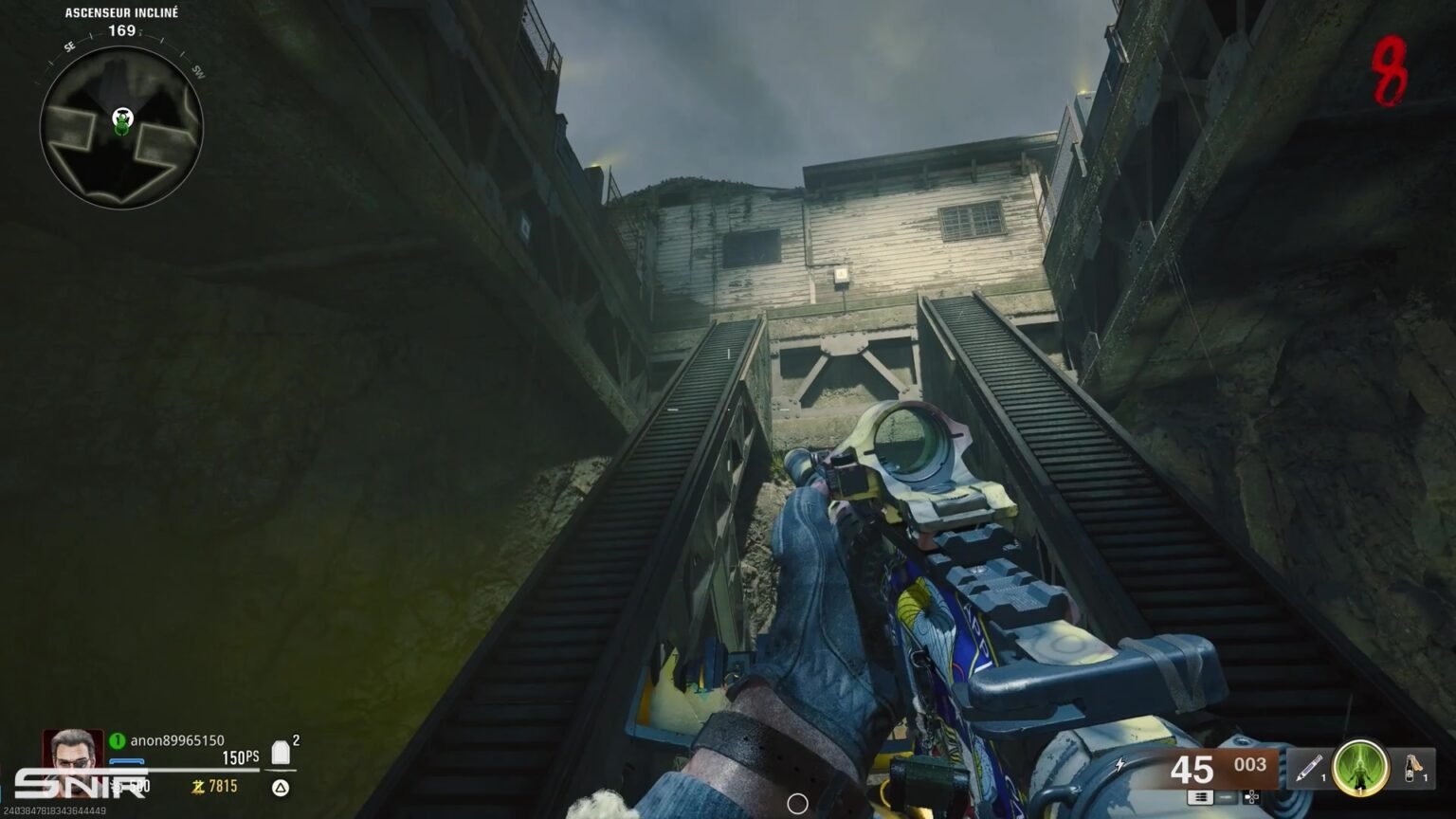
Task: Click the SNIR watermark text
Action: pyautogui.click(x=80, y=785)
